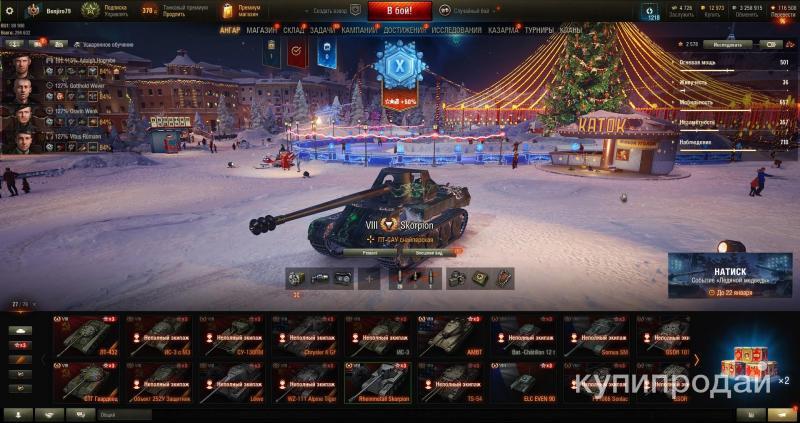Click the Исследовать button
Viewport: 800px width, 423px height.
click(x=728, y=44)
